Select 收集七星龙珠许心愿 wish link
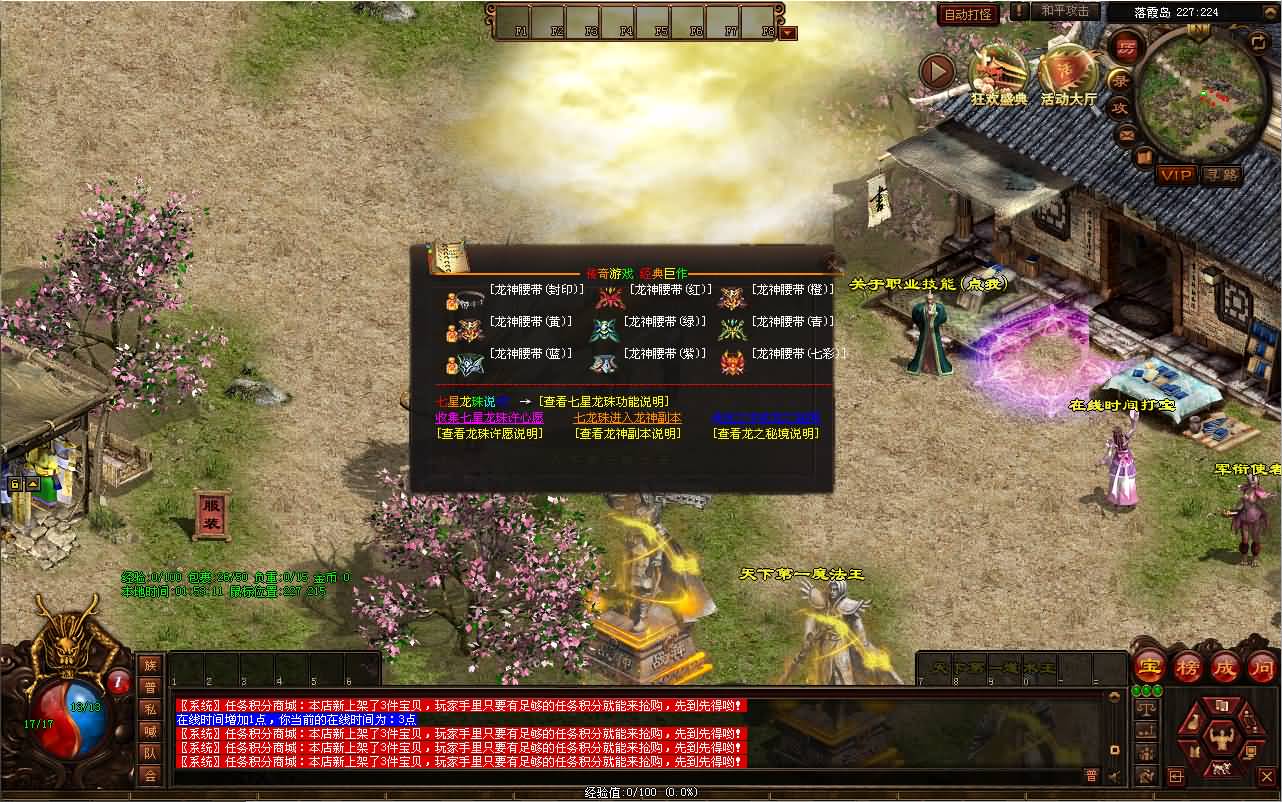 489,418
